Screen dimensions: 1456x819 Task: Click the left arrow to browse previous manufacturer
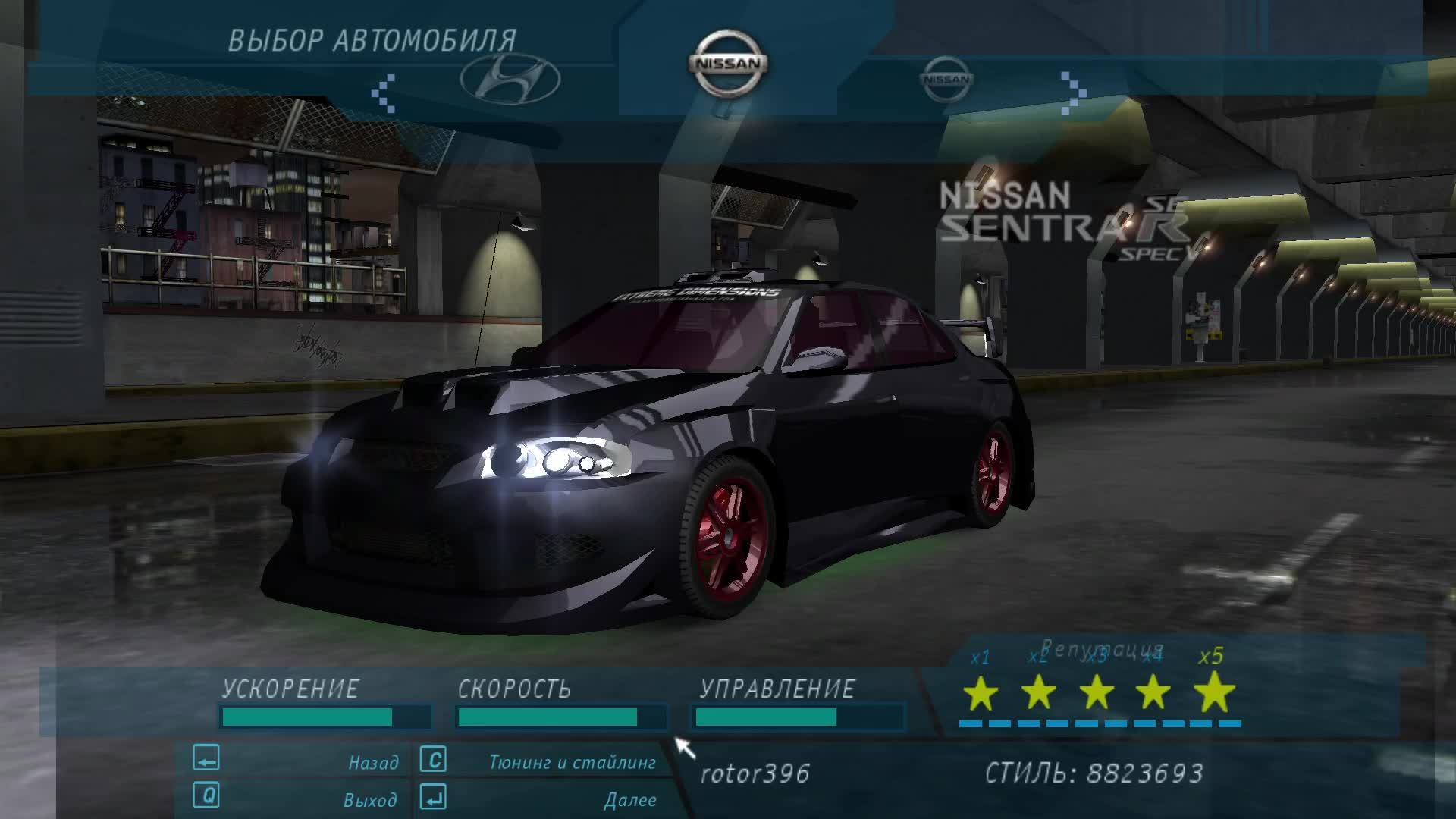coord(384,93)
